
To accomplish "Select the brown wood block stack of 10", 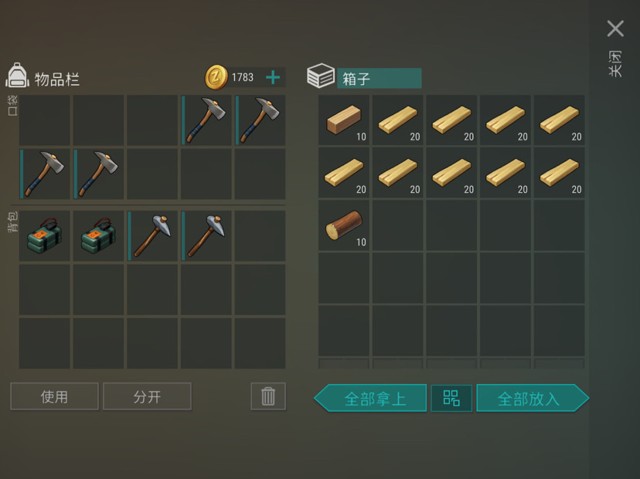I will tap(345, 120).
